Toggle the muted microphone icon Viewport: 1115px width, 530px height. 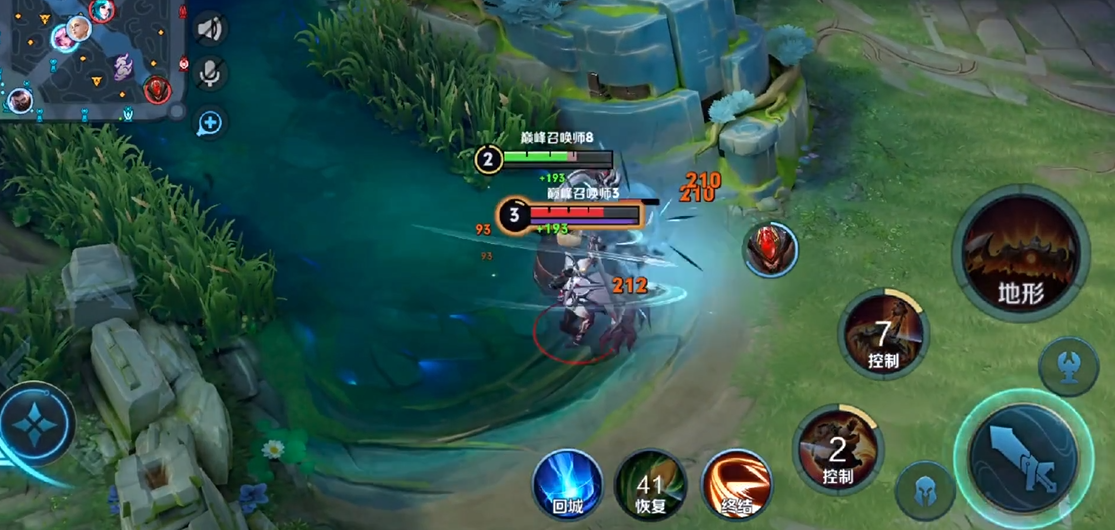pos(210,73)
